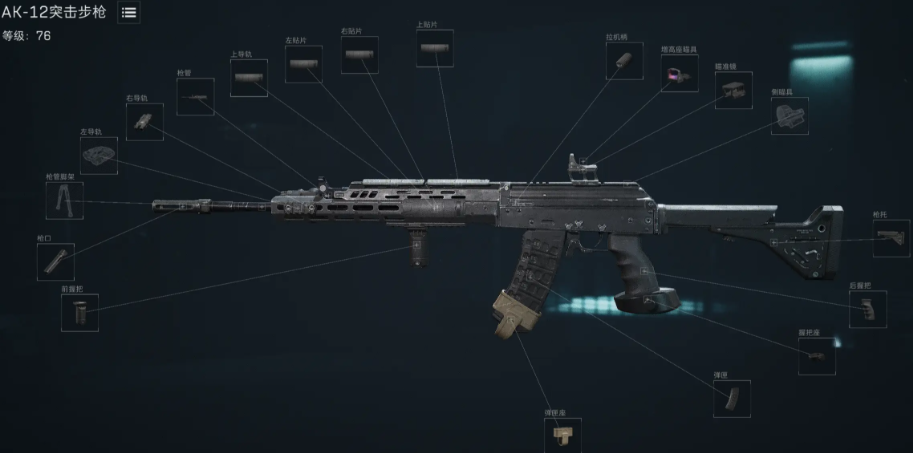Select the 握把座 grip mount slot

point(817,356)
